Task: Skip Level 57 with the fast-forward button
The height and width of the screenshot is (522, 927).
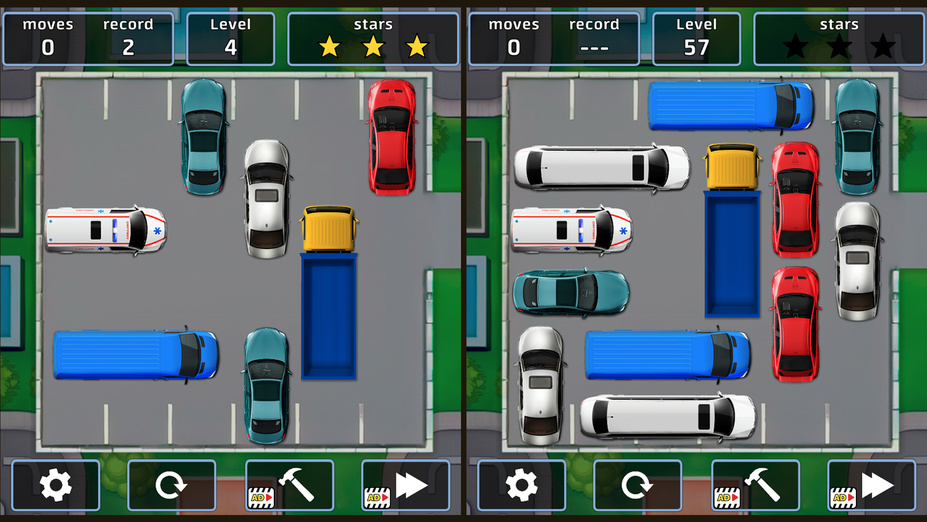Action: pyautogui.click(x=871, y=486)
